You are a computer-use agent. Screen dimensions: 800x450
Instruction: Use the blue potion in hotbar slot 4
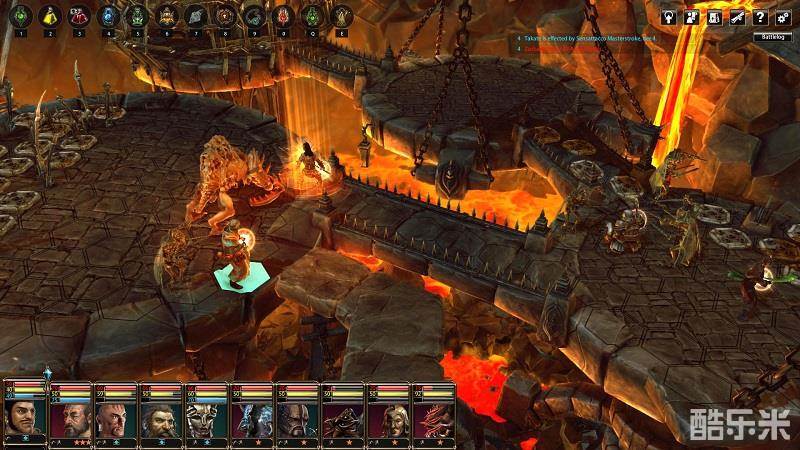click(107, 16)
